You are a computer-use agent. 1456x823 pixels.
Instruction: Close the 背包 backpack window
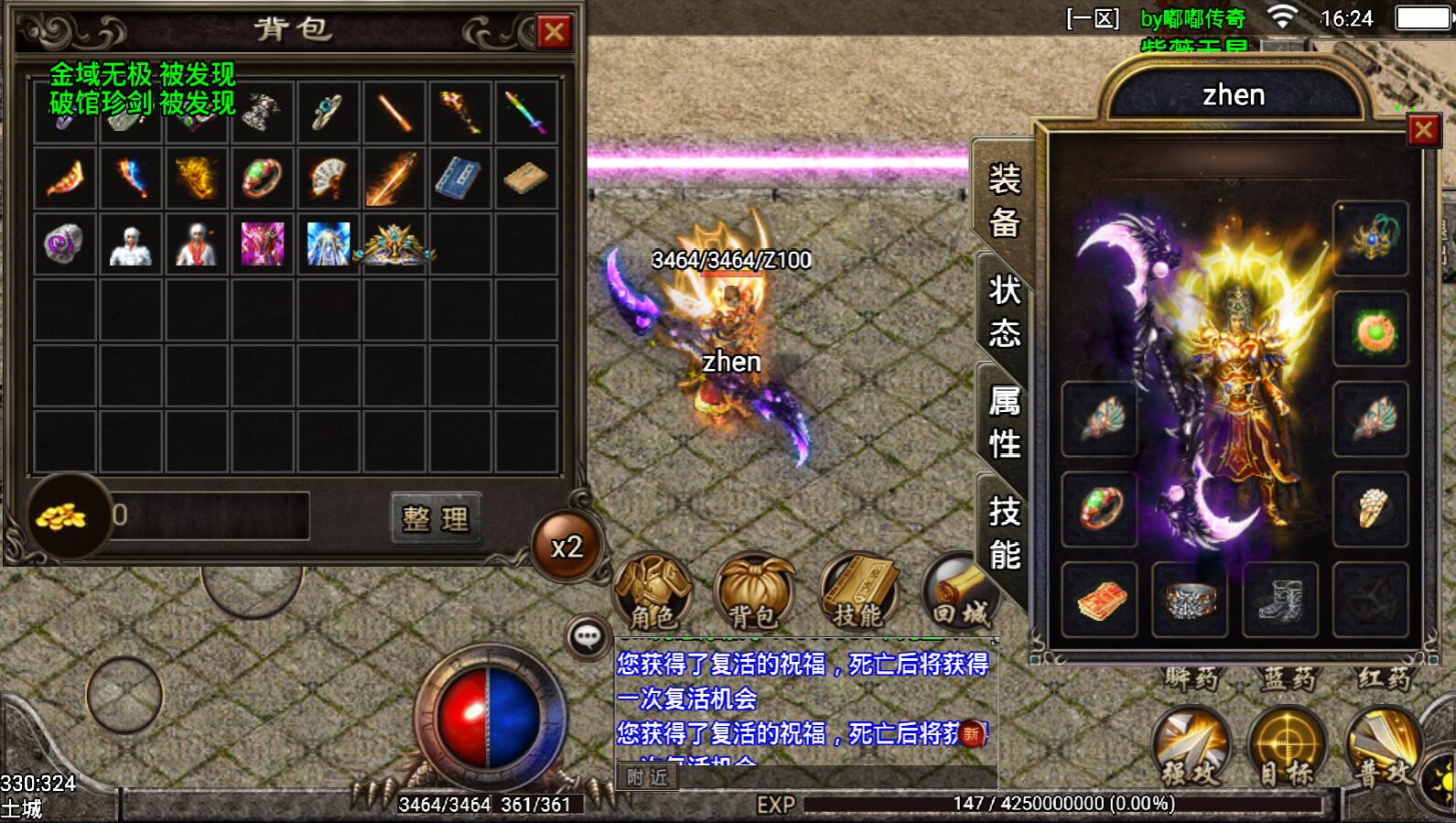pyautogui.click(x=554, y=33)
